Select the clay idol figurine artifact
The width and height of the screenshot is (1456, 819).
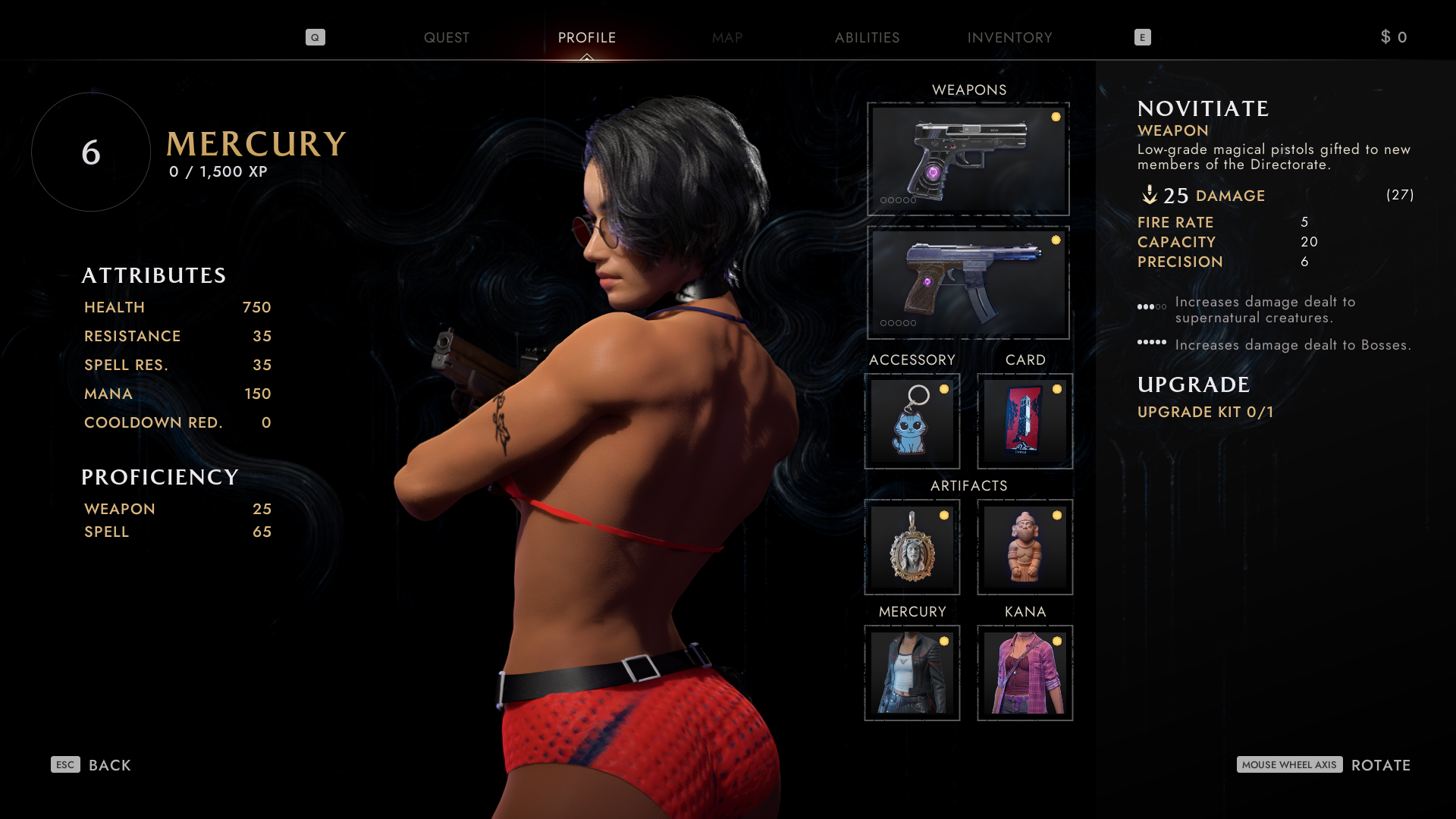pos(1025,547)
